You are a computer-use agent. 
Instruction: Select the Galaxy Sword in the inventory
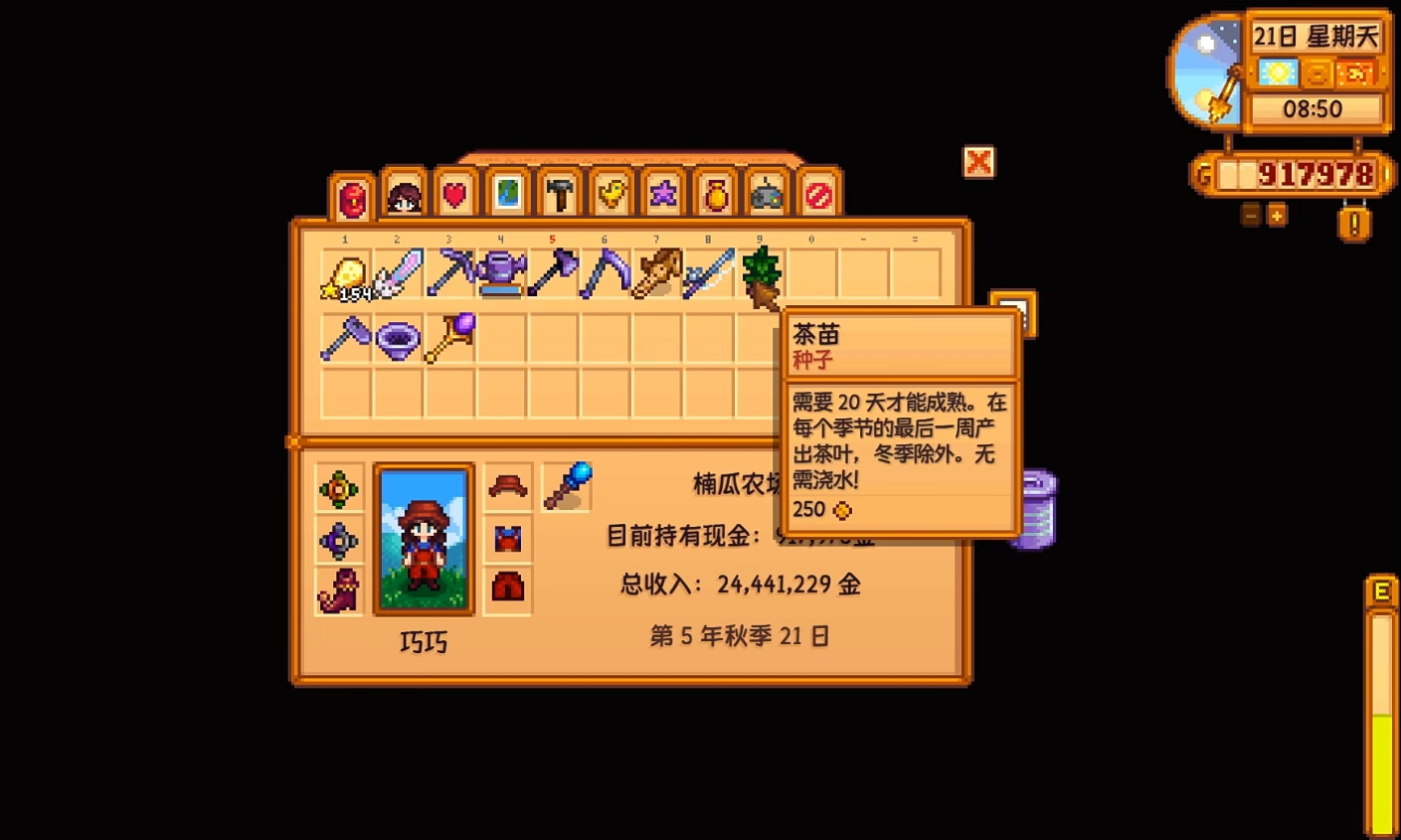398,275
